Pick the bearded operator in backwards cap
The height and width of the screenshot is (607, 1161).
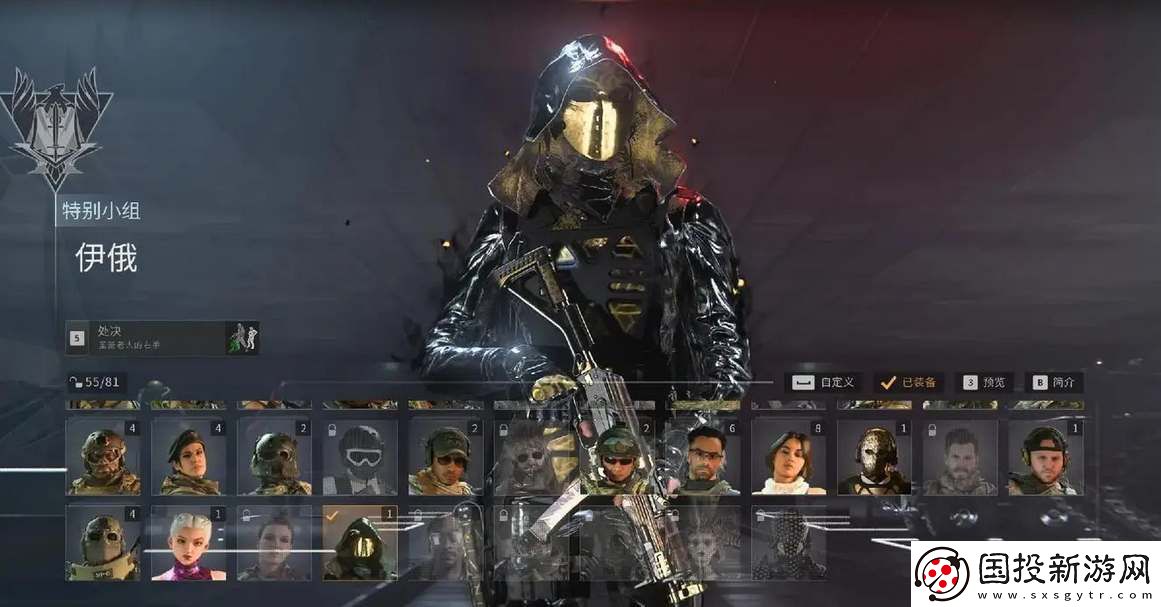(x=1045, y=457)
